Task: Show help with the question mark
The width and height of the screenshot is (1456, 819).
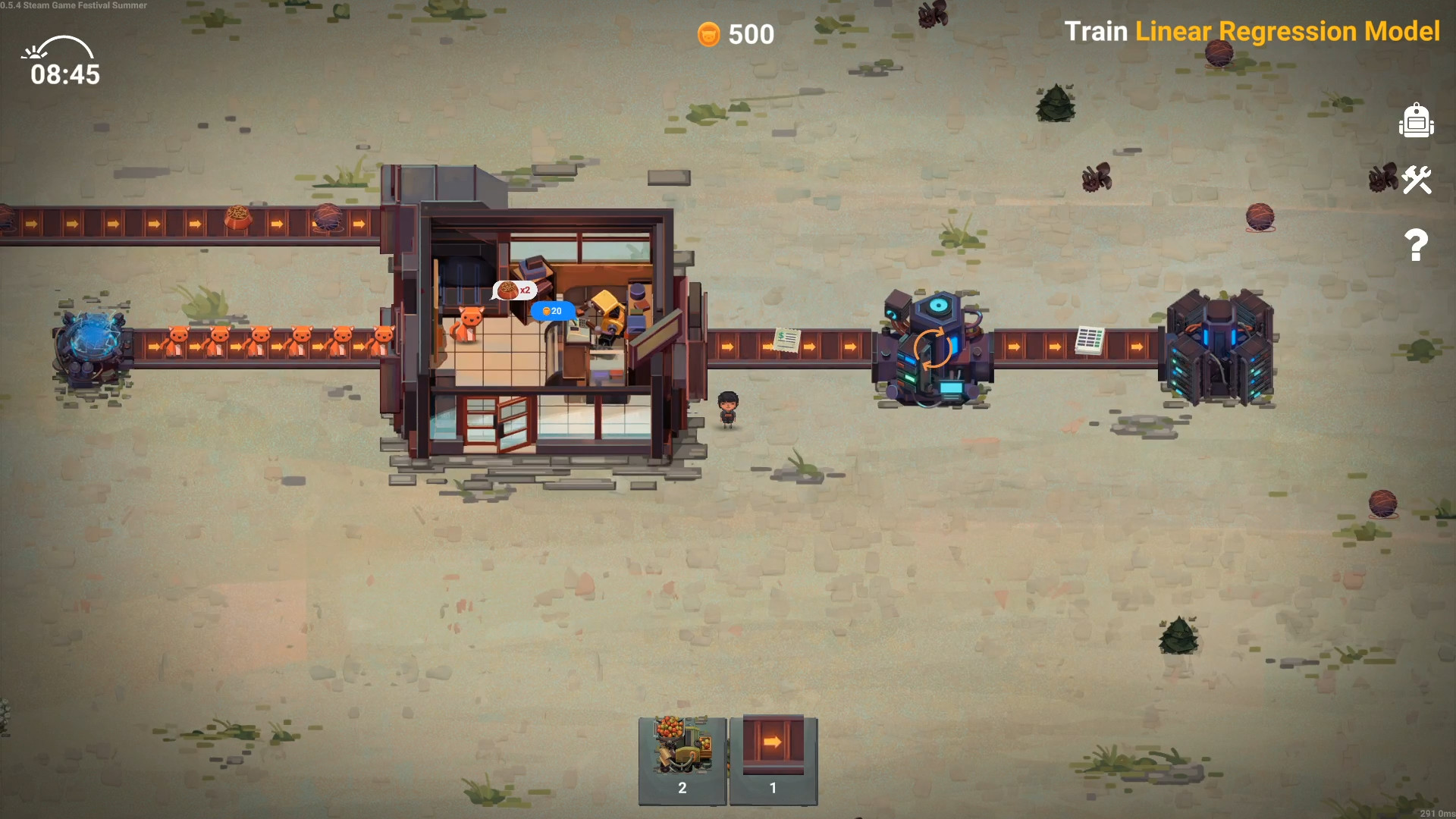Action: tap(1416, 245)
